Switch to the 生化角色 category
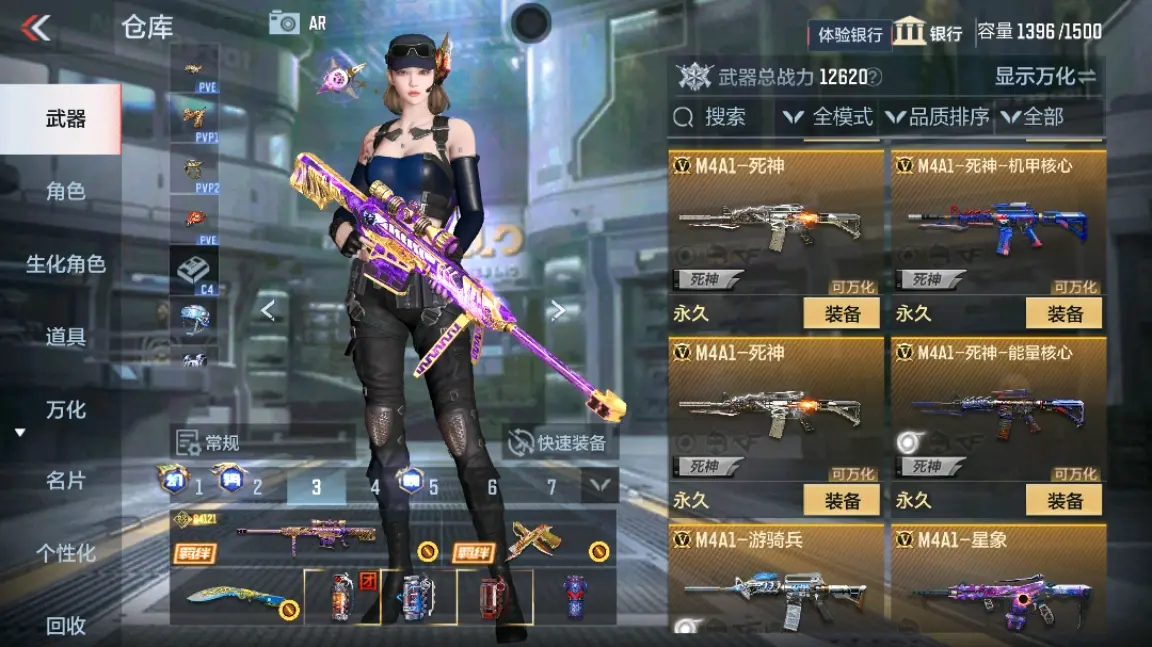 pos(65,265)
